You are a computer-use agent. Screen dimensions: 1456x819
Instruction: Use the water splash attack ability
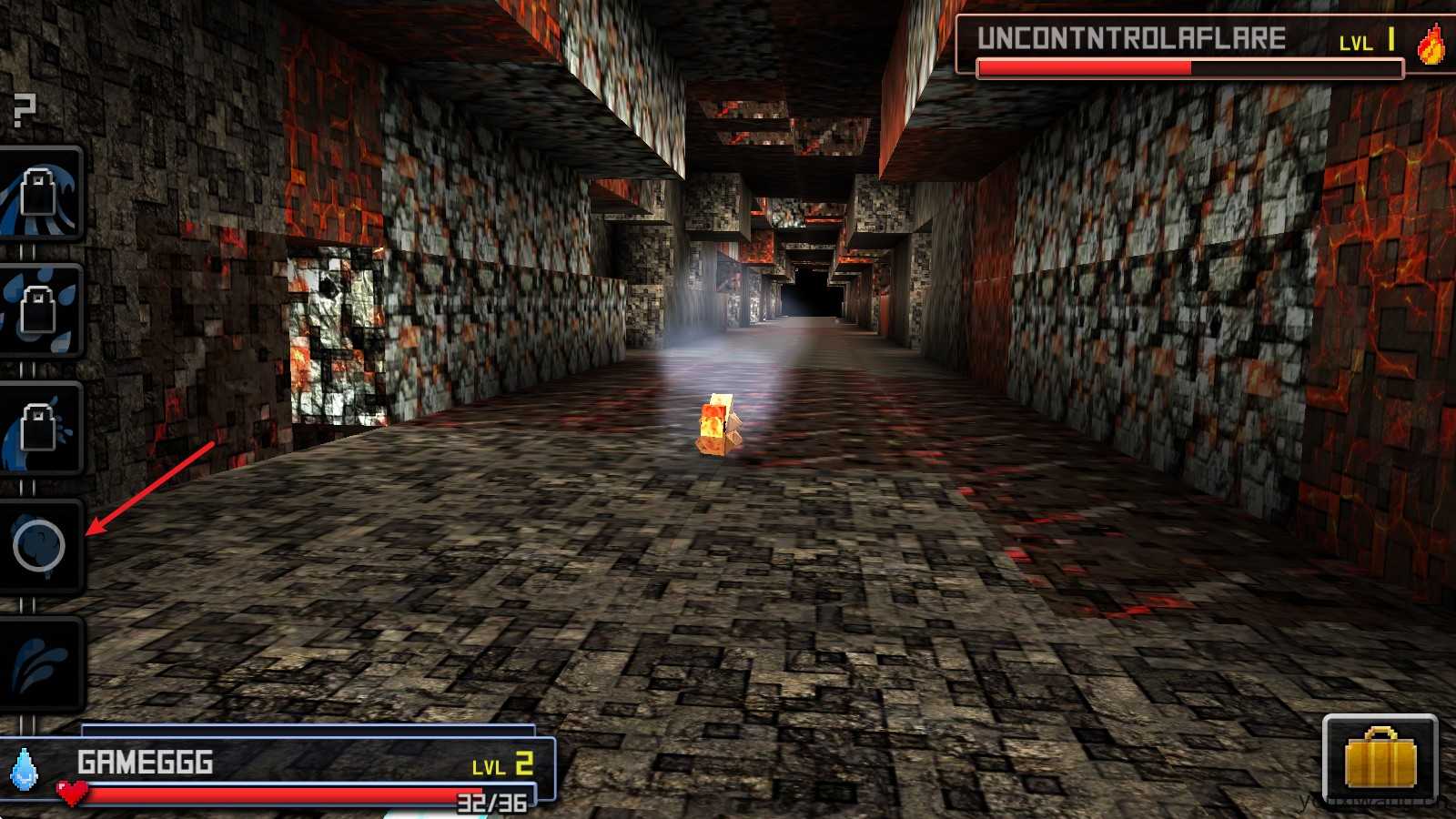pyautogui.click(x=41, y=663)
